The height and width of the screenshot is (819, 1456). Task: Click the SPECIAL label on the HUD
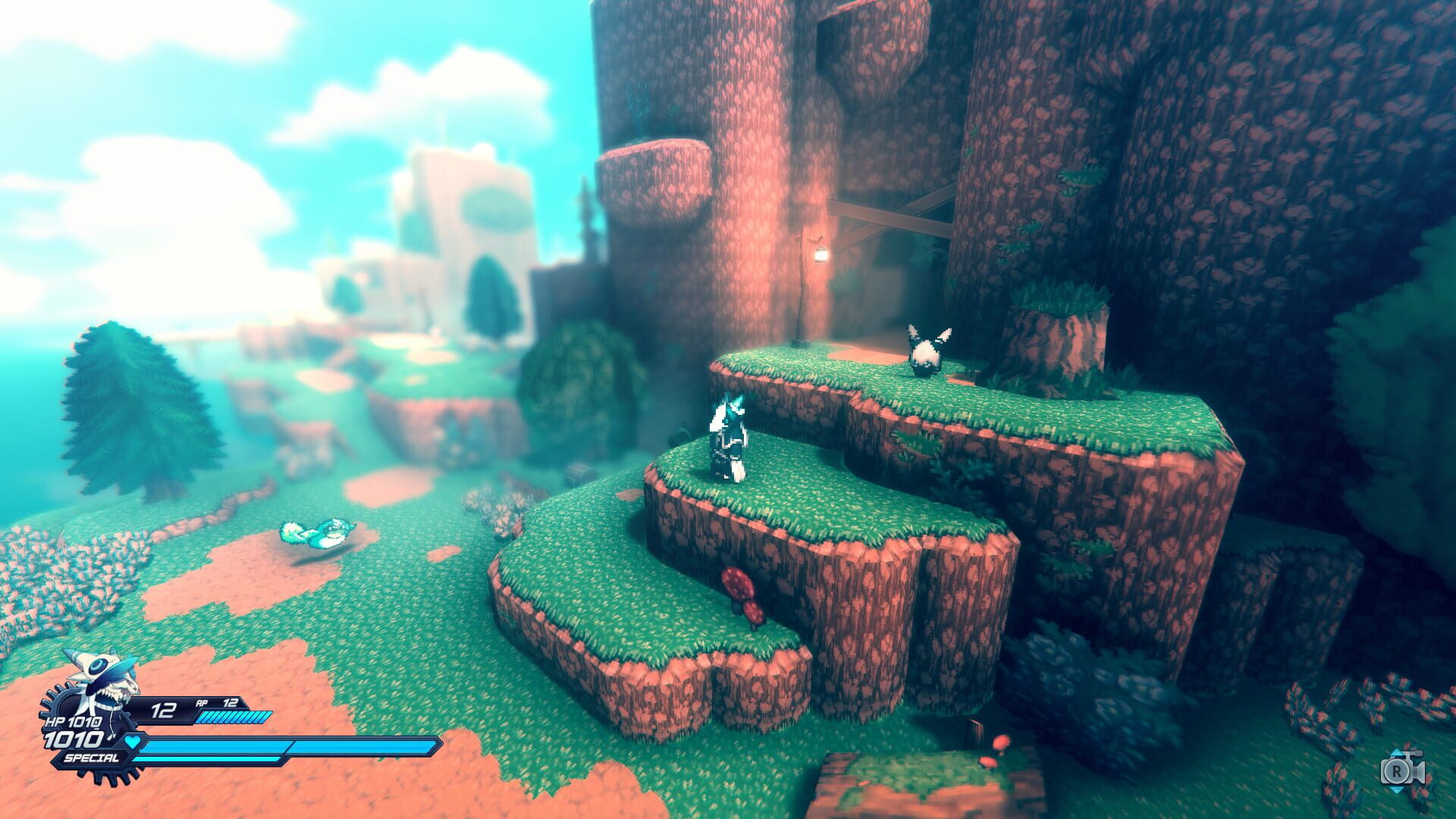[x=92, y=757]
